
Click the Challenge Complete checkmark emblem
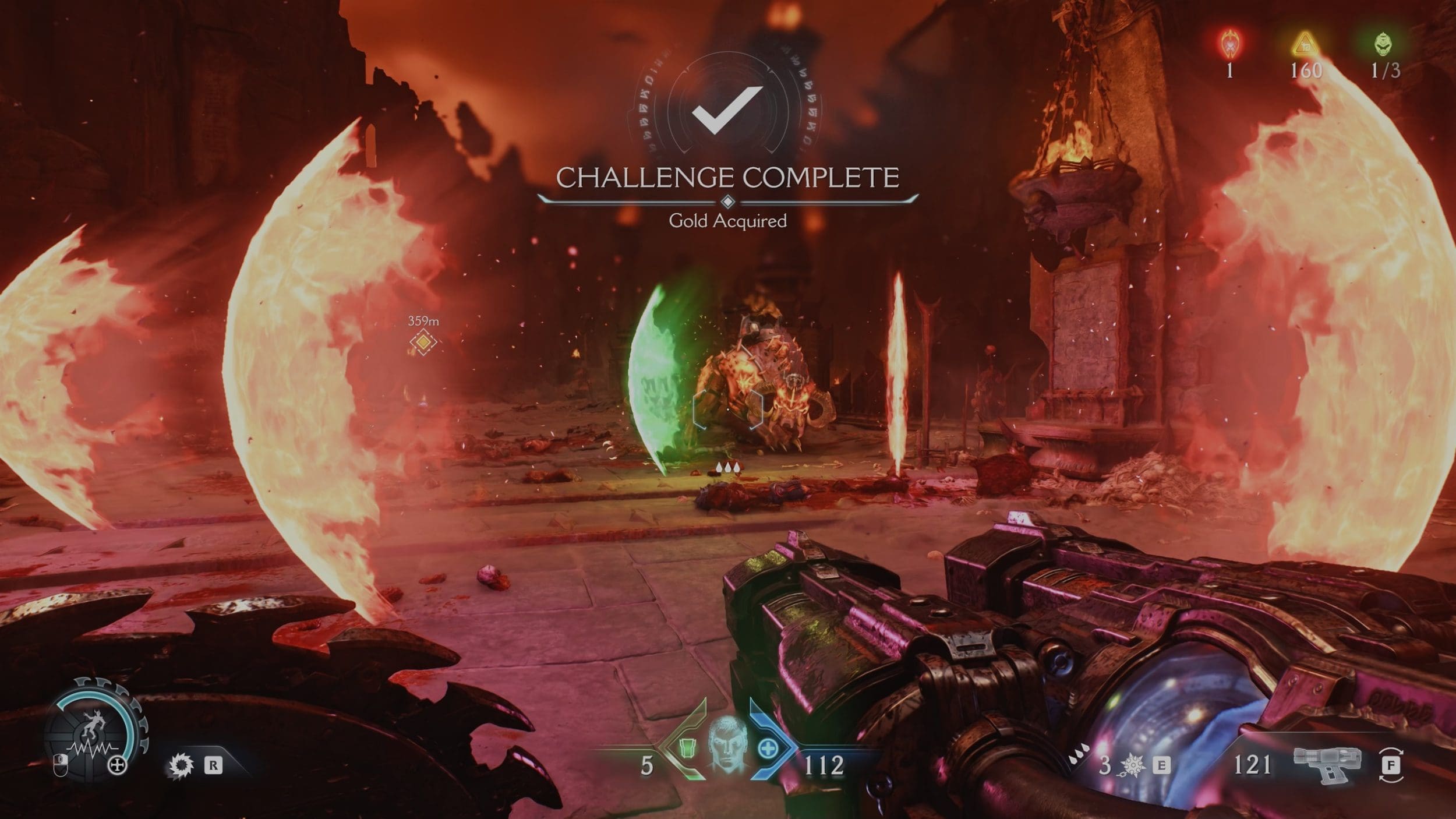(727, 109)
